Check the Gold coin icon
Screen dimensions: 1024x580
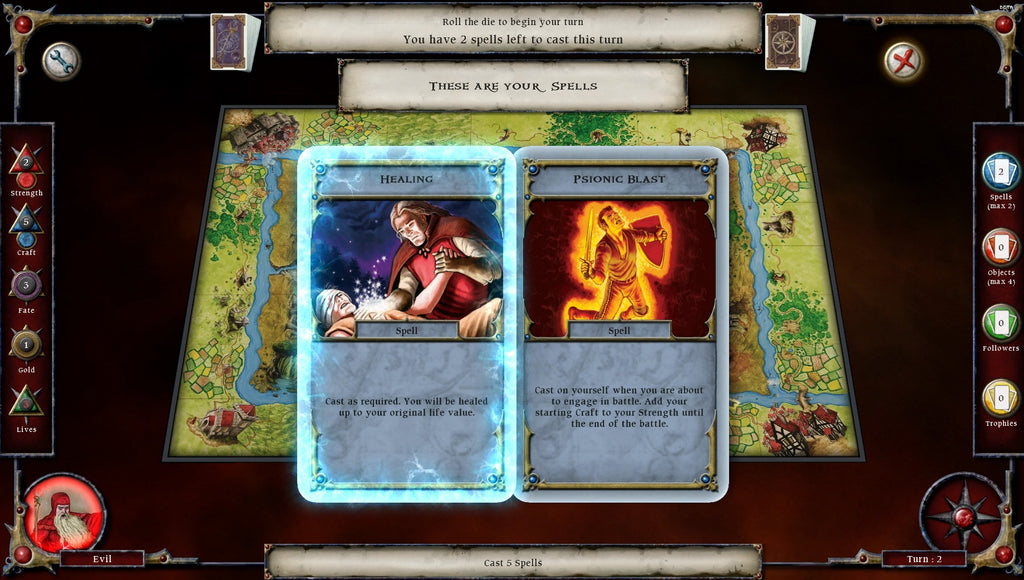coord(26,344)
